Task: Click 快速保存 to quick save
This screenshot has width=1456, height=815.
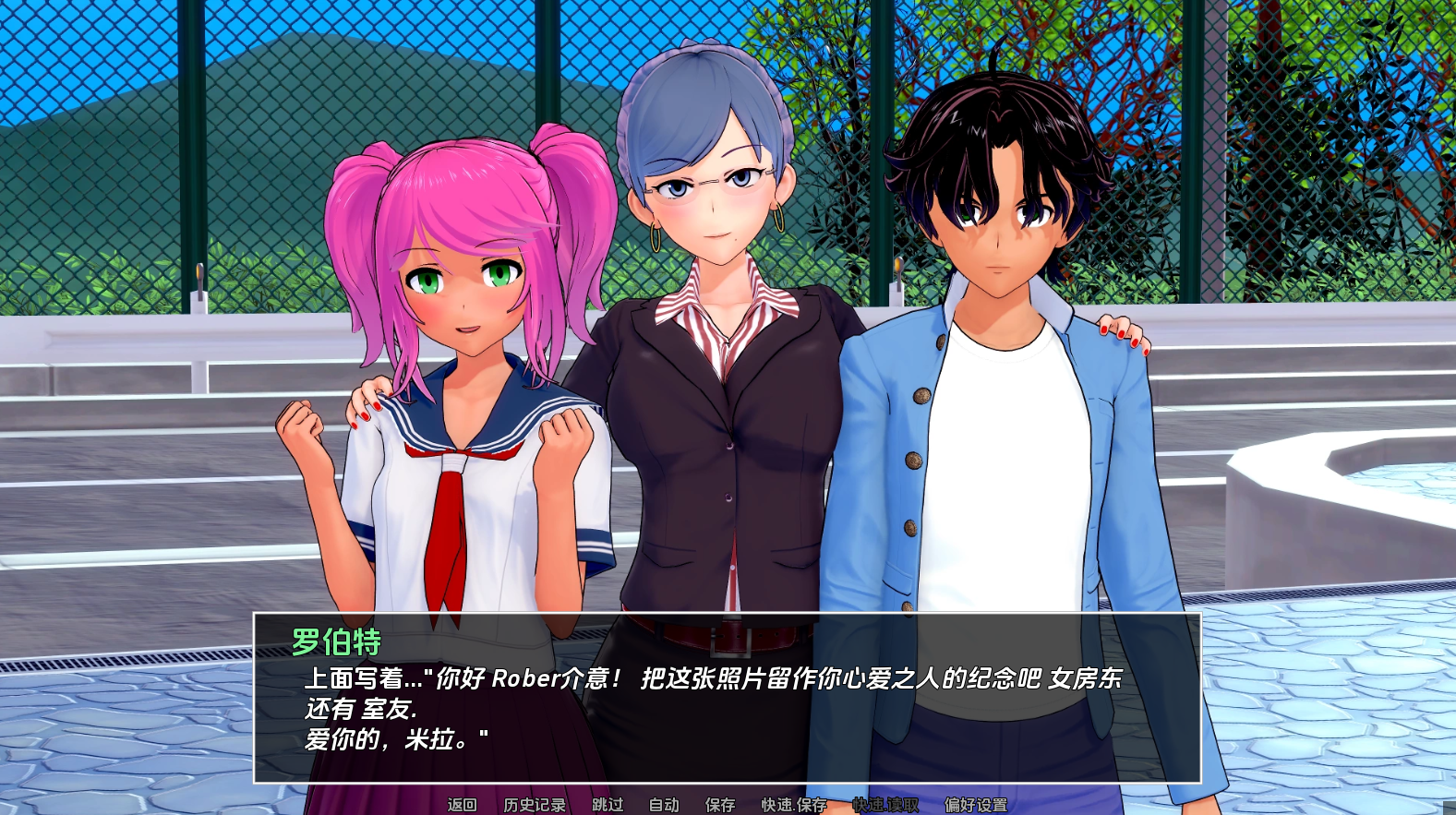Action: tap(794, 805)
